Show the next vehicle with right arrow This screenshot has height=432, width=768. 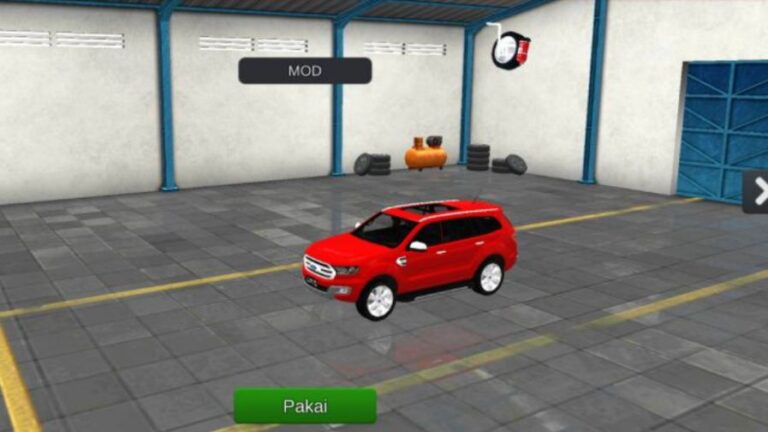[757, 191]
